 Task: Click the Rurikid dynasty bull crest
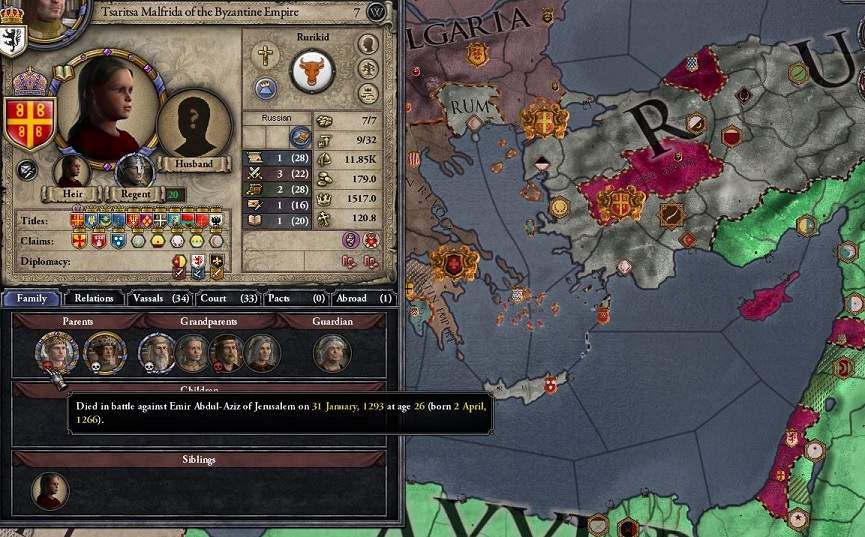311,73
